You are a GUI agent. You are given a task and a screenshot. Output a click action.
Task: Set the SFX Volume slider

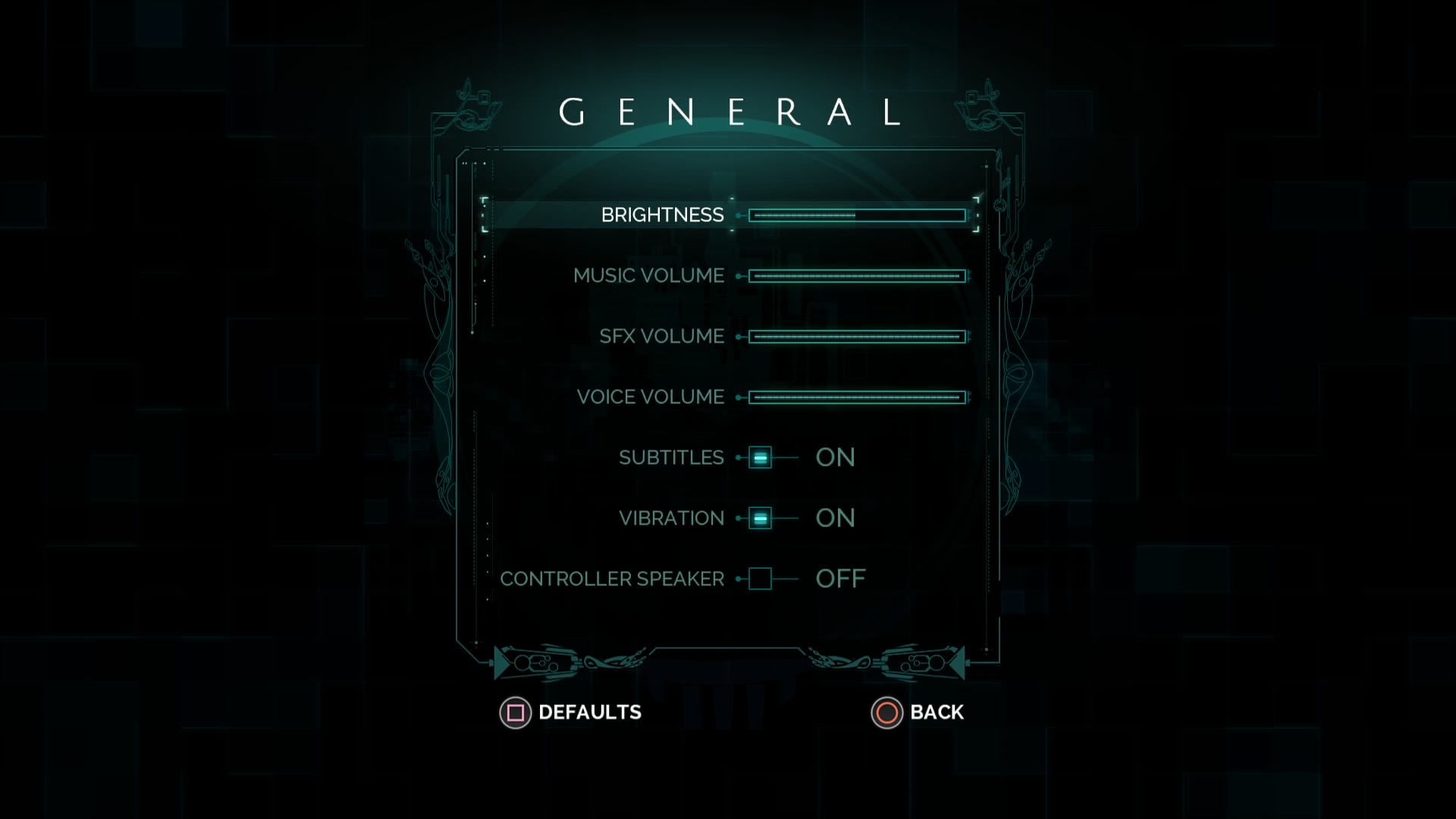click(x=857, y=337)
